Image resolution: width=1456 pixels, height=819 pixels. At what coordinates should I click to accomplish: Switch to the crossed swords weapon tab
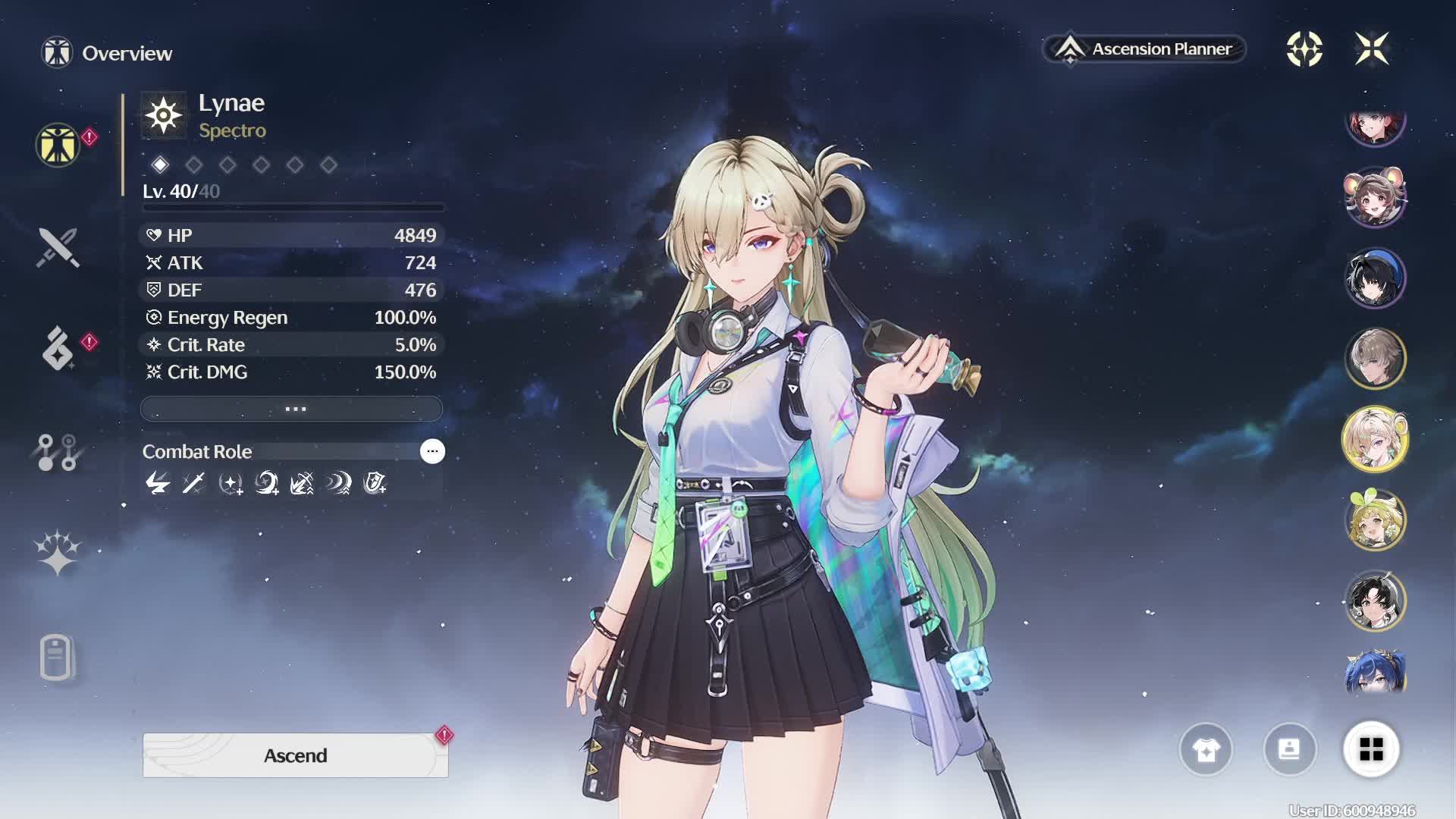[58, 247]
